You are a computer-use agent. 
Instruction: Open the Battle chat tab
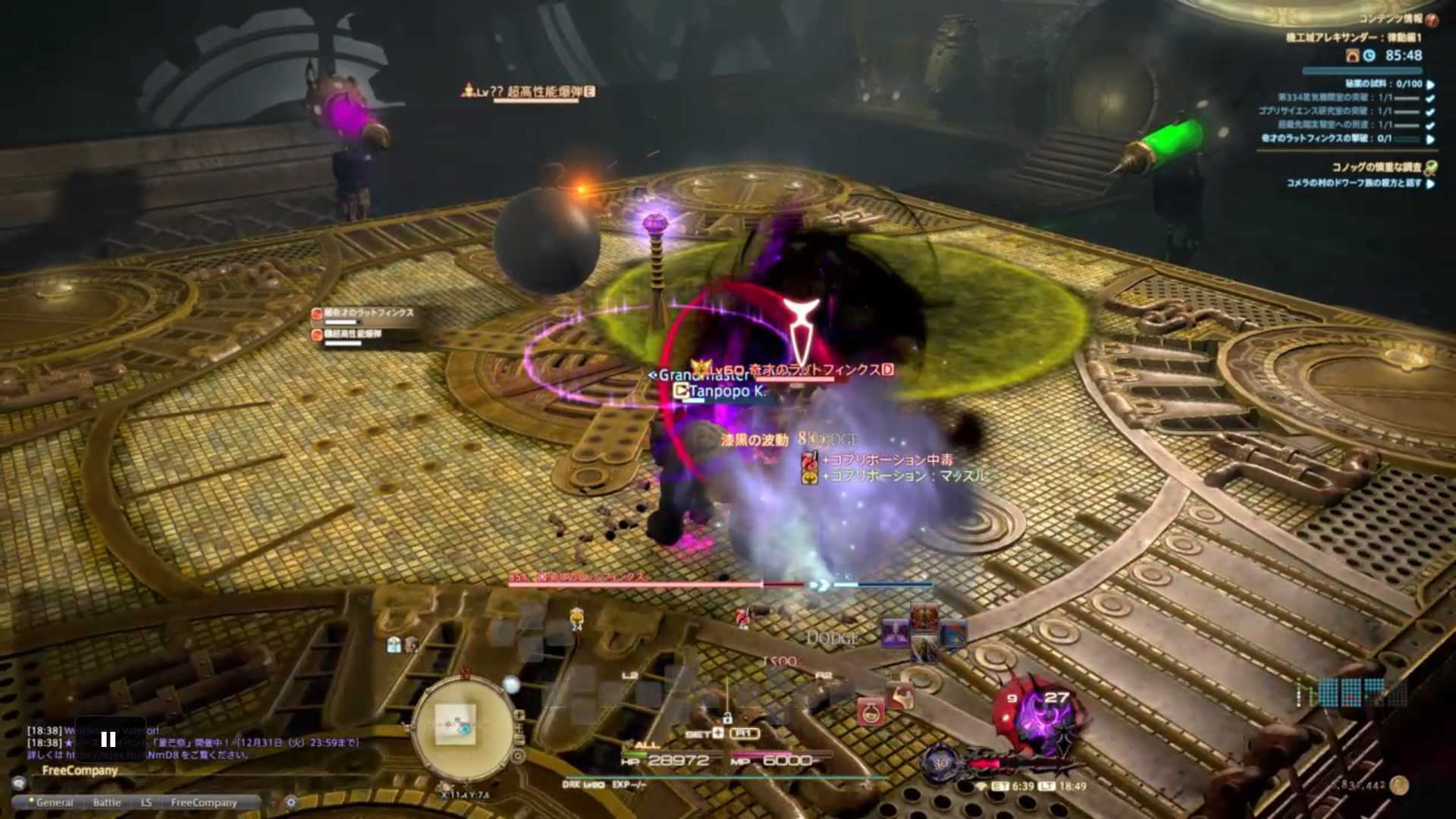[x=107, y=802]
